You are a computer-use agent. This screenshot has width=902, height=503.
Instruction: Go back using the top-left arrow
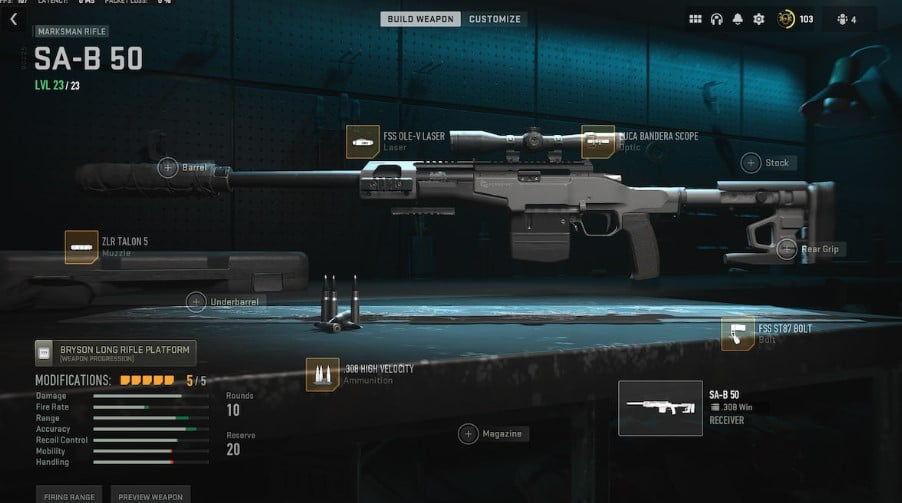[14, 19]
